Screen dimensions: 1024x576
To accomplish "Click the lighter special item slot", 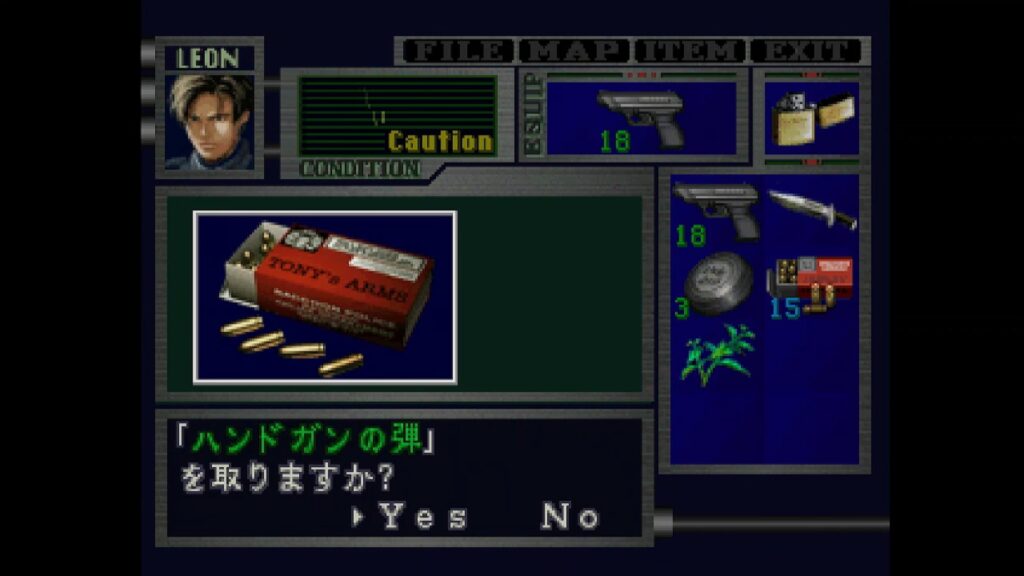I will [811, 118].
